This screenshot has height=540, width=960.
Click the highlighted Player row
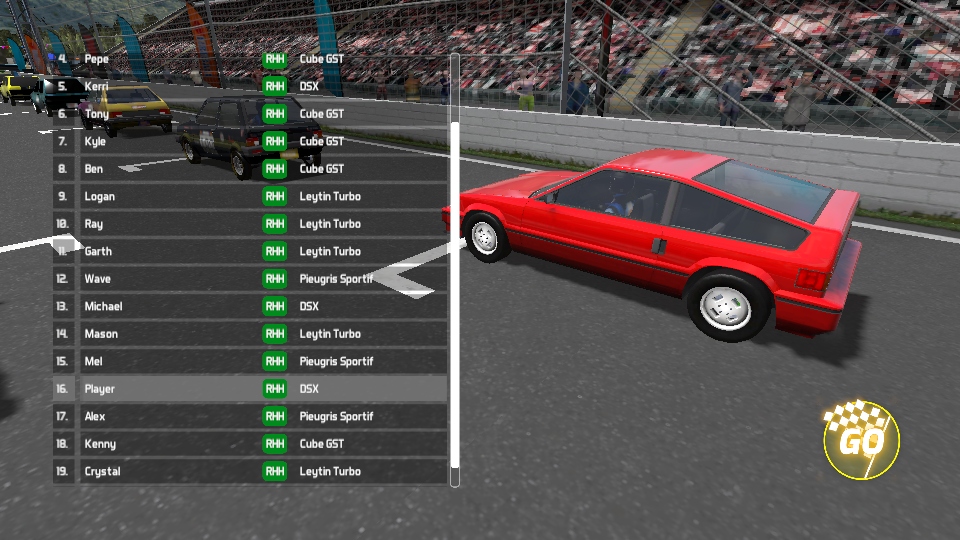[250, 389]
